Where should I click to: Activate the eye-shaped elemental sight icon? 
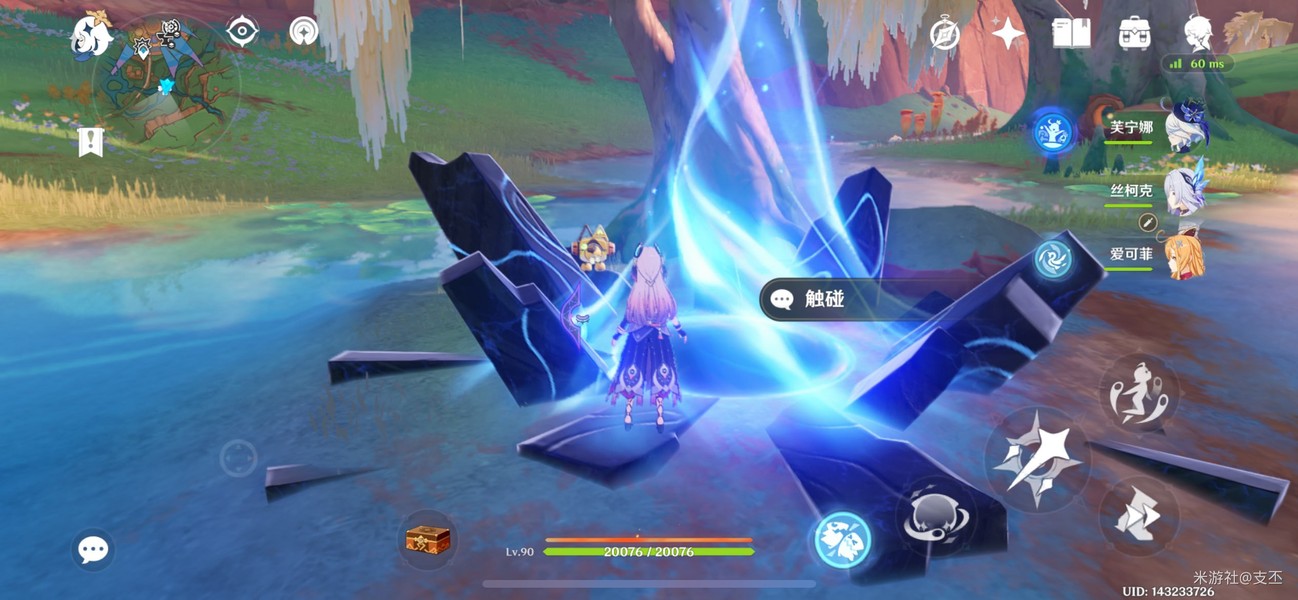click(x=242, y=32)
